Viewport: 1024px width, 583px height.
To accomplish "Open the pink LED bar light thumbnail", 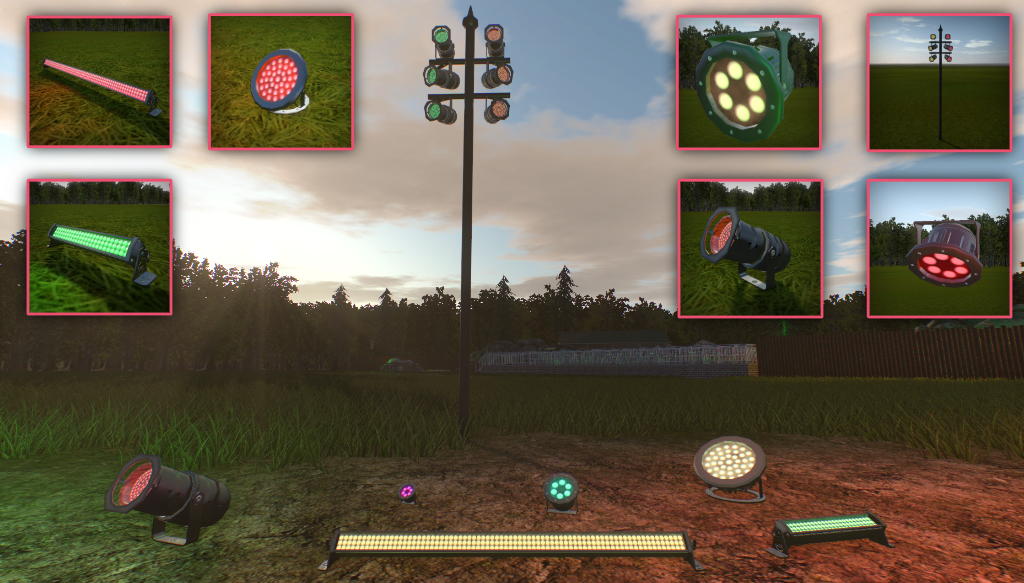I will pos(99,81).
